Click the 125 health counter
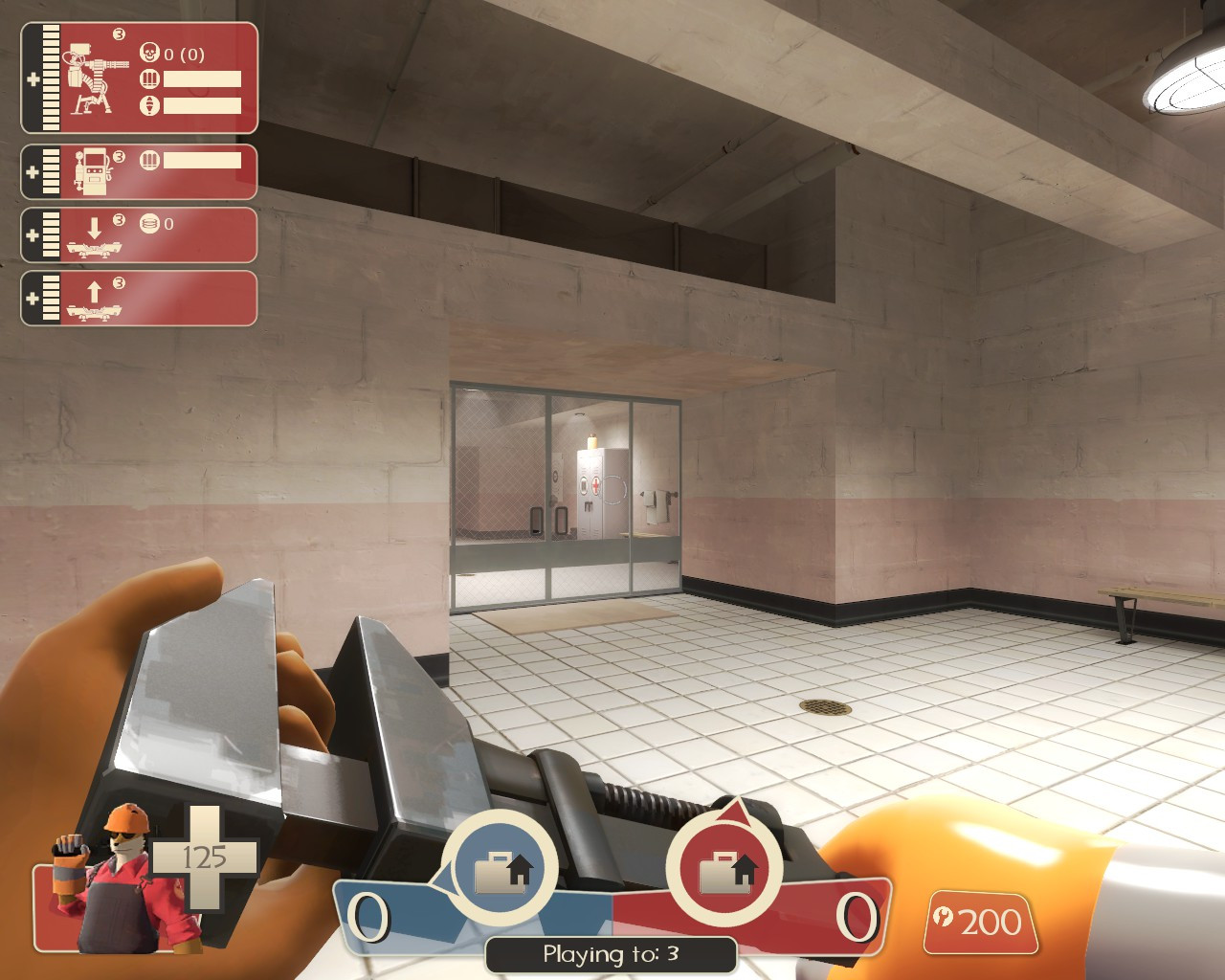Viewport: 1225px width, 980px height. (204, 857)
